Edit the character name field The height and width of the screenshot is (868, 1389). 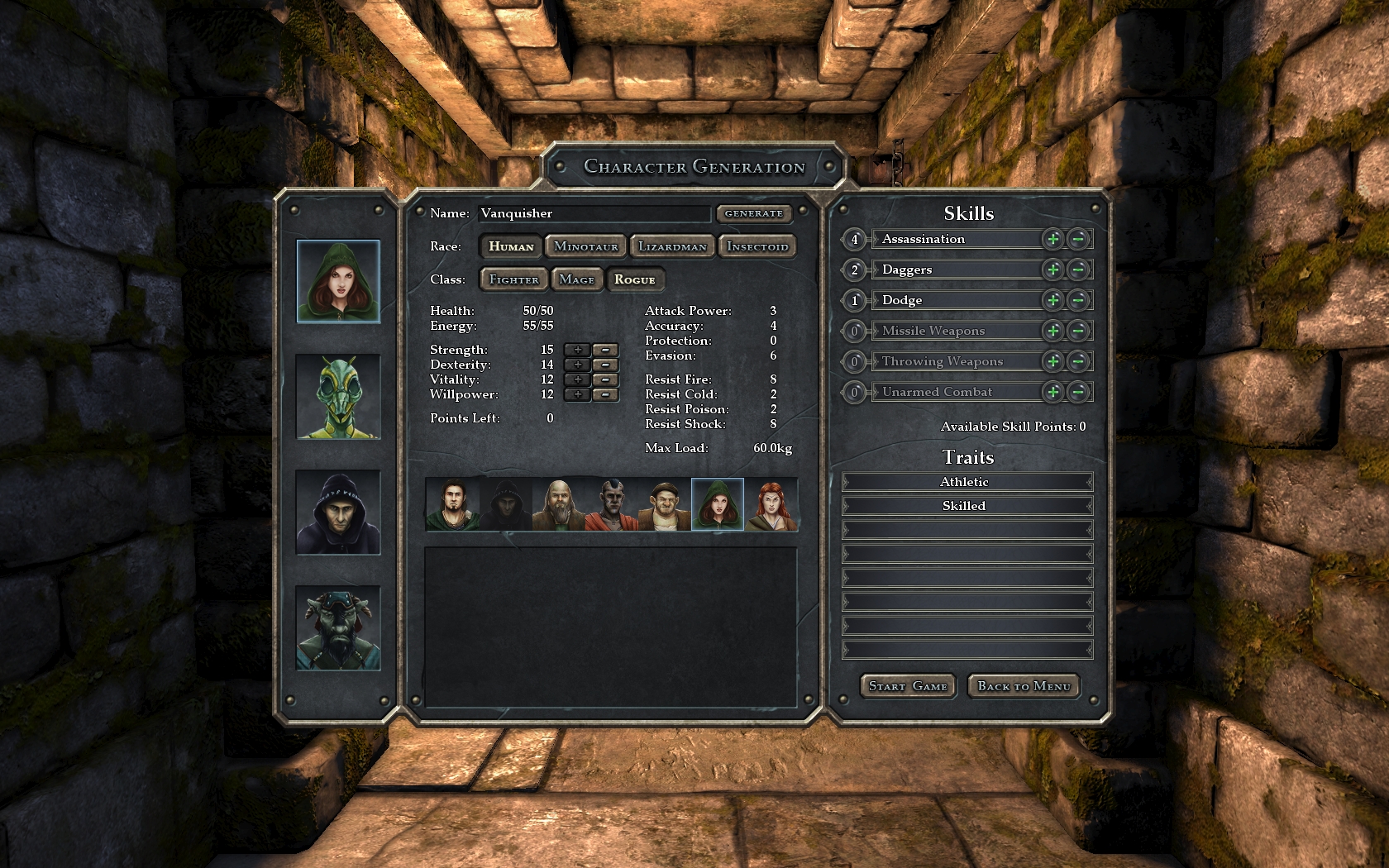(594, 213)
